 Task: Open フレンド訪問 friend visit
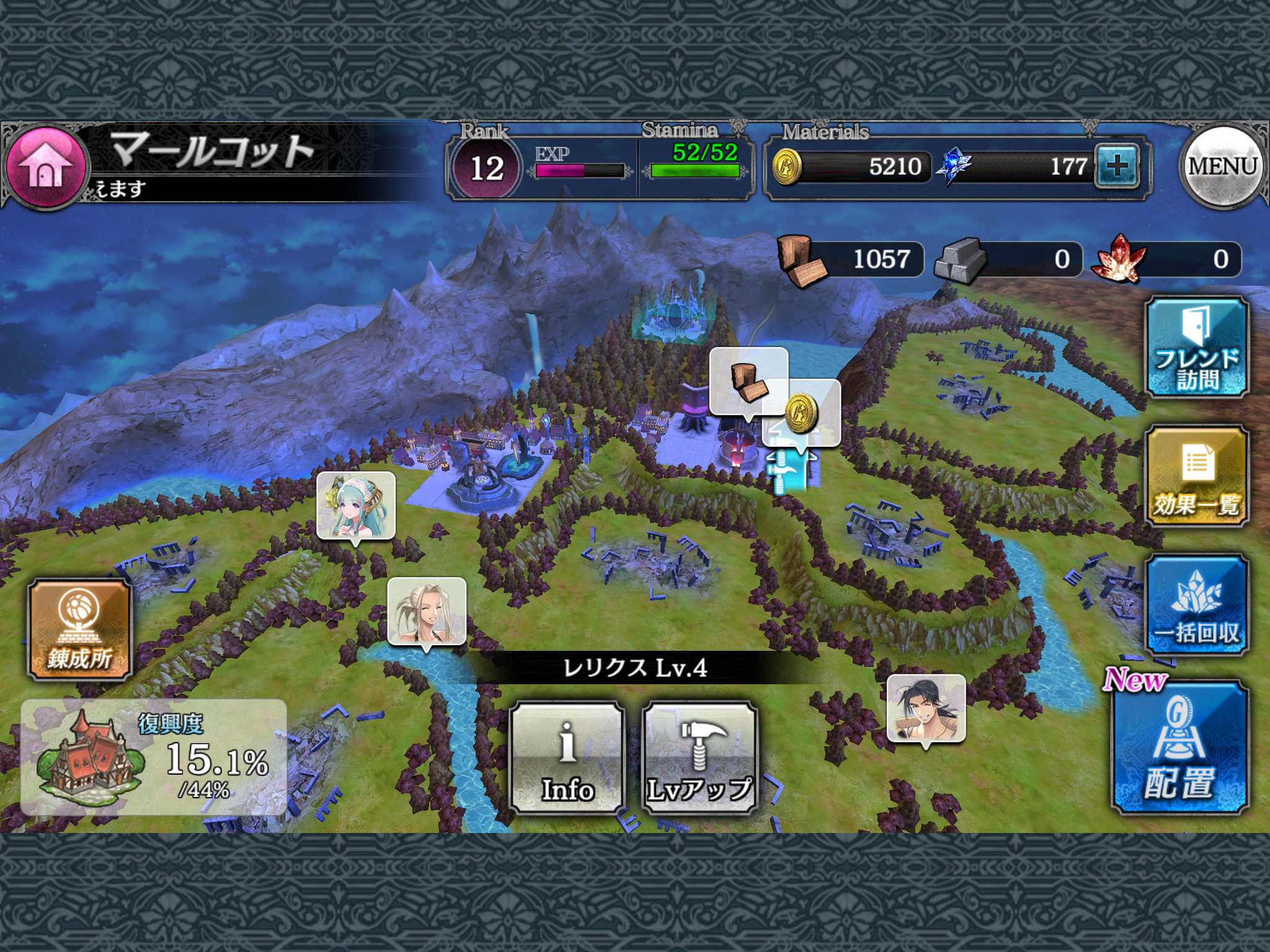point(1196,346)
